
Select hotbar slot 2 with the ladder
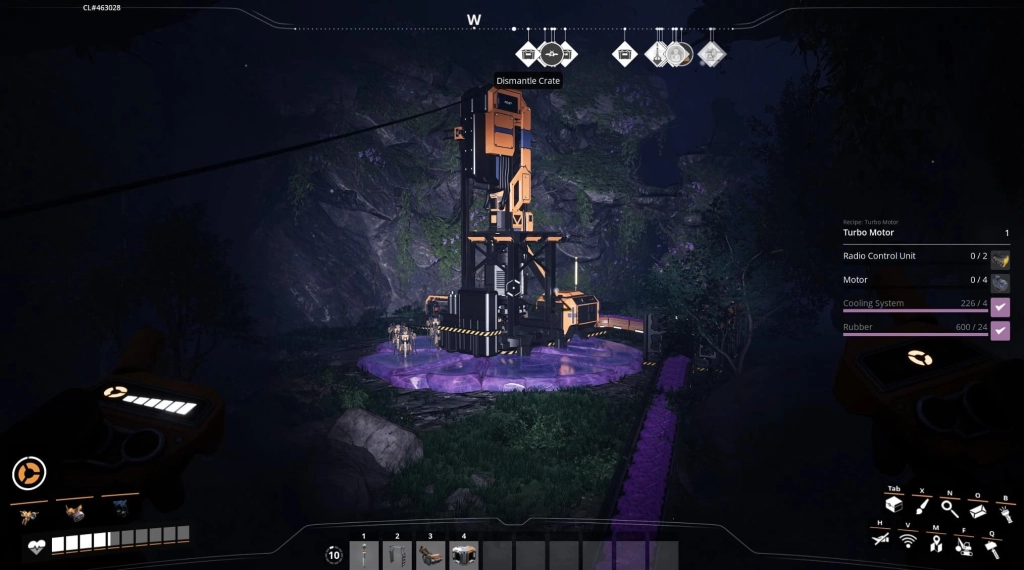tap(397, 555)
